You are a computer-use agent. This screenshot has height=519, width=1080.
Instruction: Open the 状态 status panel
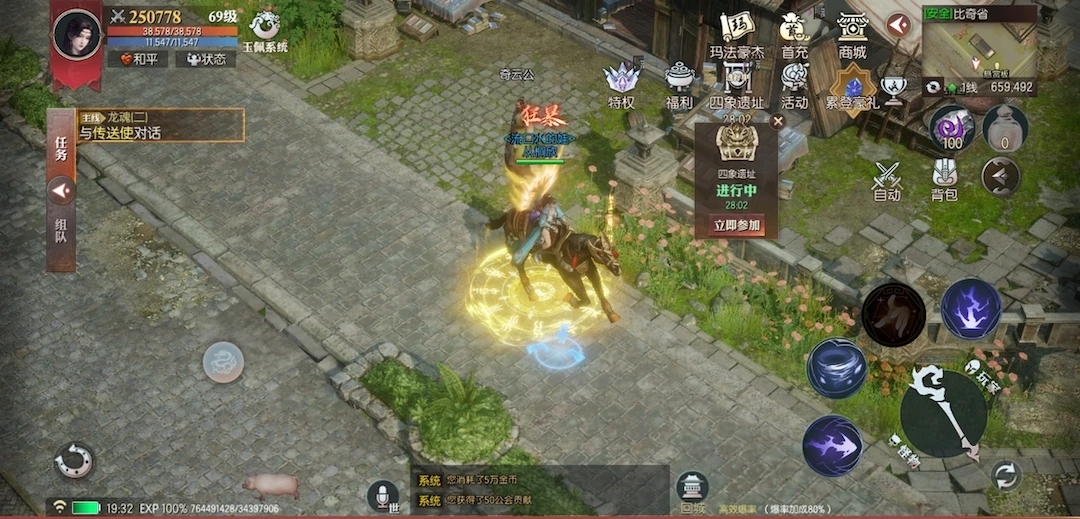pos(205,59)
